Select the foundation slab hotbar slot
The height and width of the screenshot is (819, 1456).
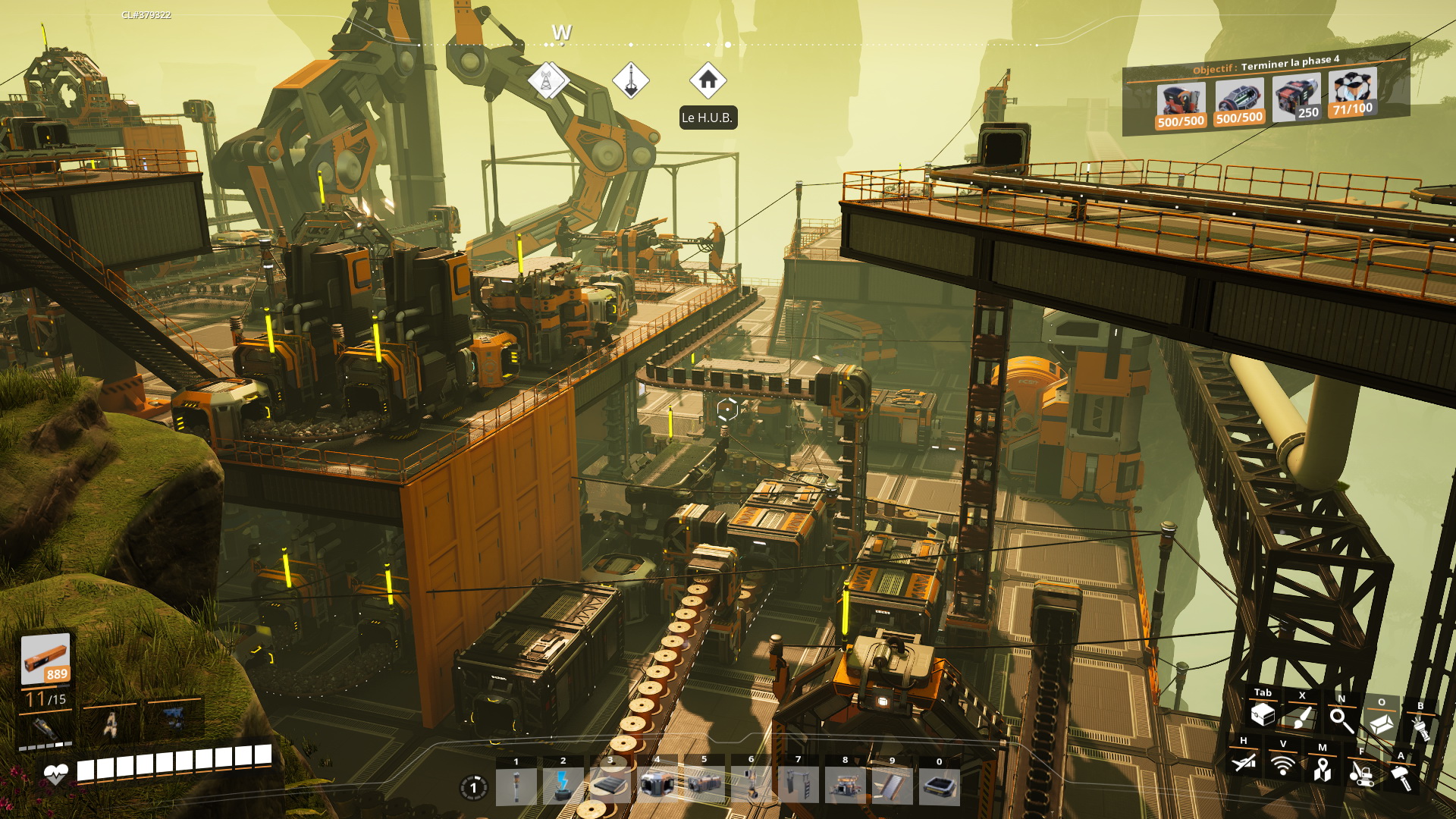click(x=610, y=786)
